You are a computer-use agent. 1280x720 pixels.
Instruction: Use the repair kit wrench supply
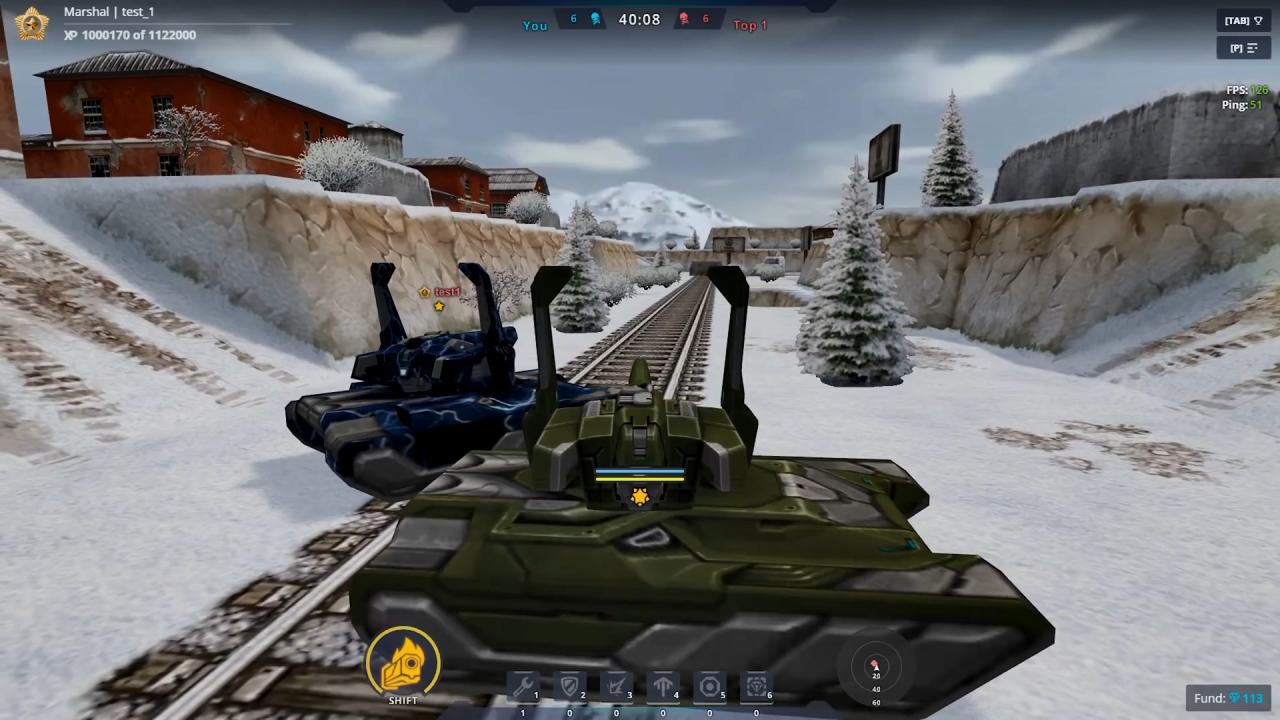[x=523, y=687]
